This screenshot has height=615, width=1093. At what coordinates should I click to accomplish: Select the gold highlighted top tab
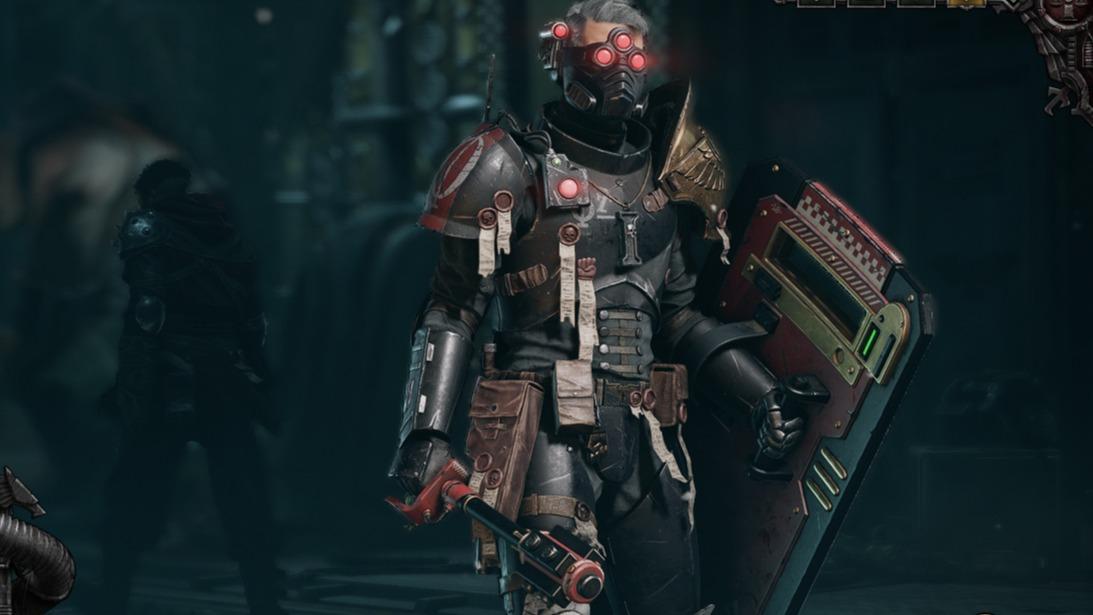(965, 3)
